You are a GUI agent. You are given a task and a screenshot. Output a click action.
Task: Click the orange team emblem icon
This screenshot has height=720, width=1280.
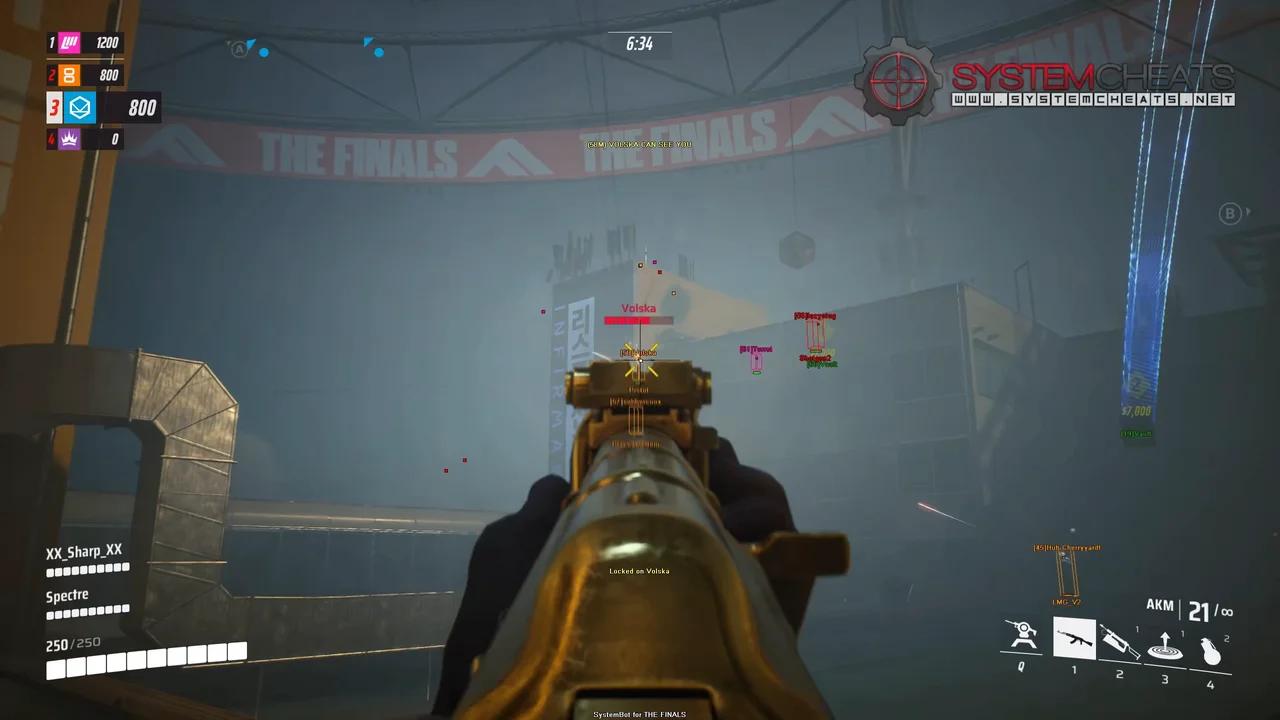(68, 74)
